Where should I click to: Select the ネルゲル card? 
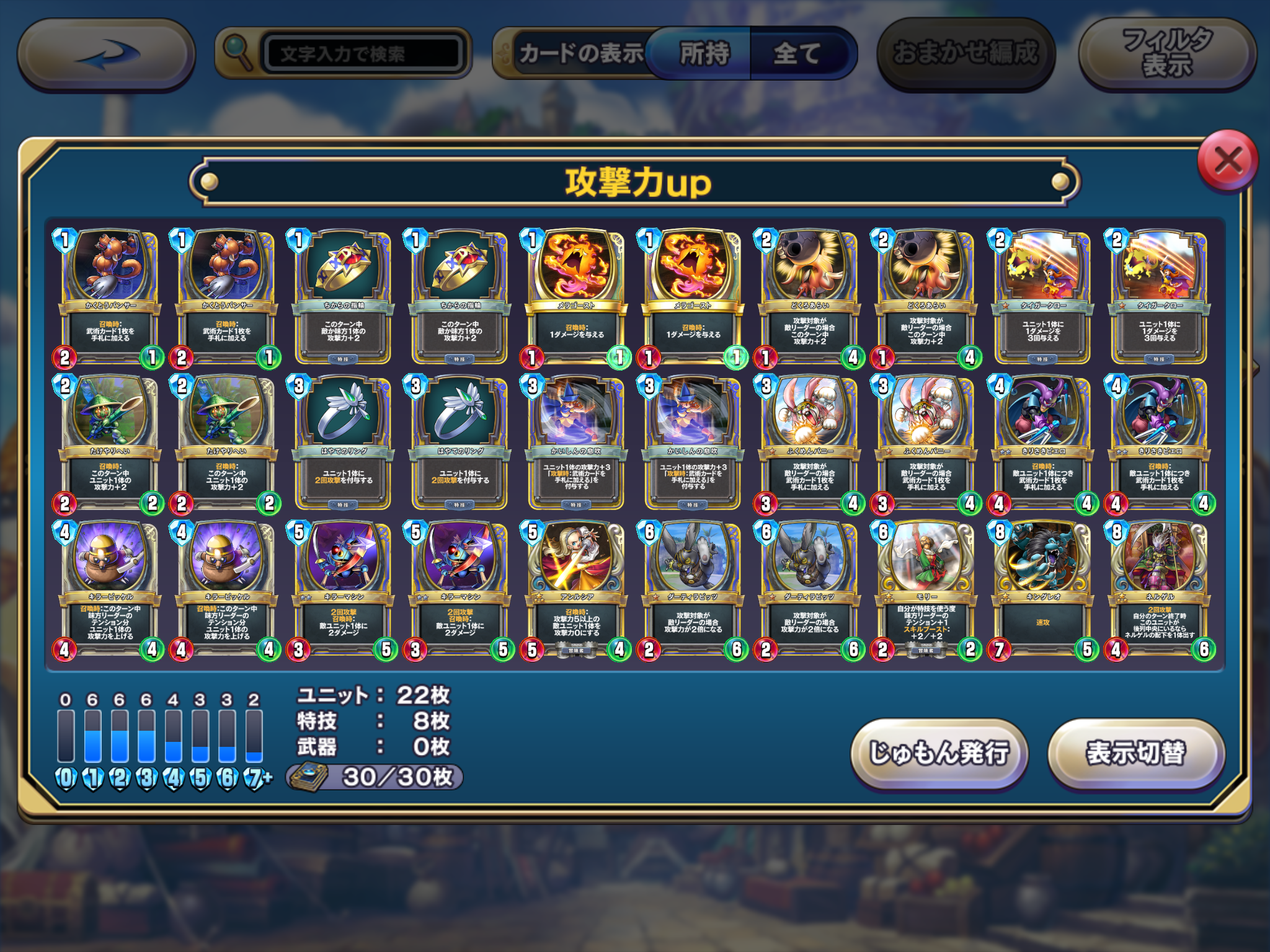coord(1160,589)
